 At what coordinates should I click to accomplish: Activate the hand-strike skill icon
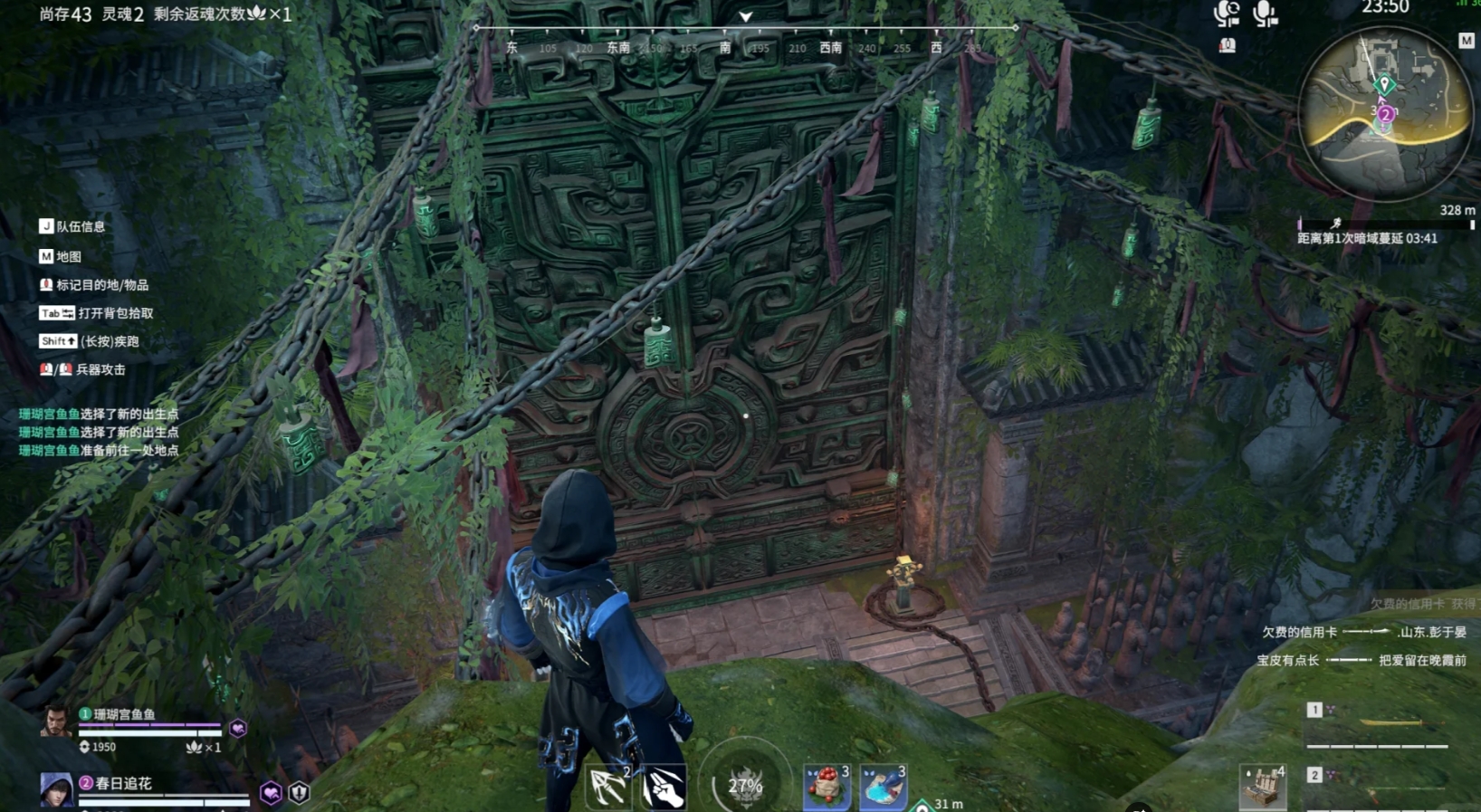(664, 788)
